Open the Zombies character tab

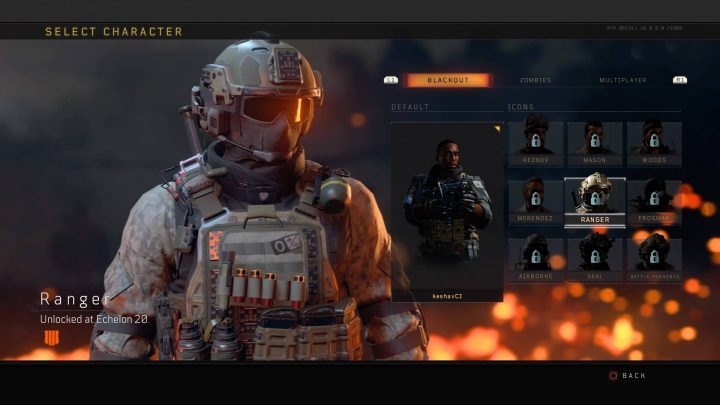535,80
